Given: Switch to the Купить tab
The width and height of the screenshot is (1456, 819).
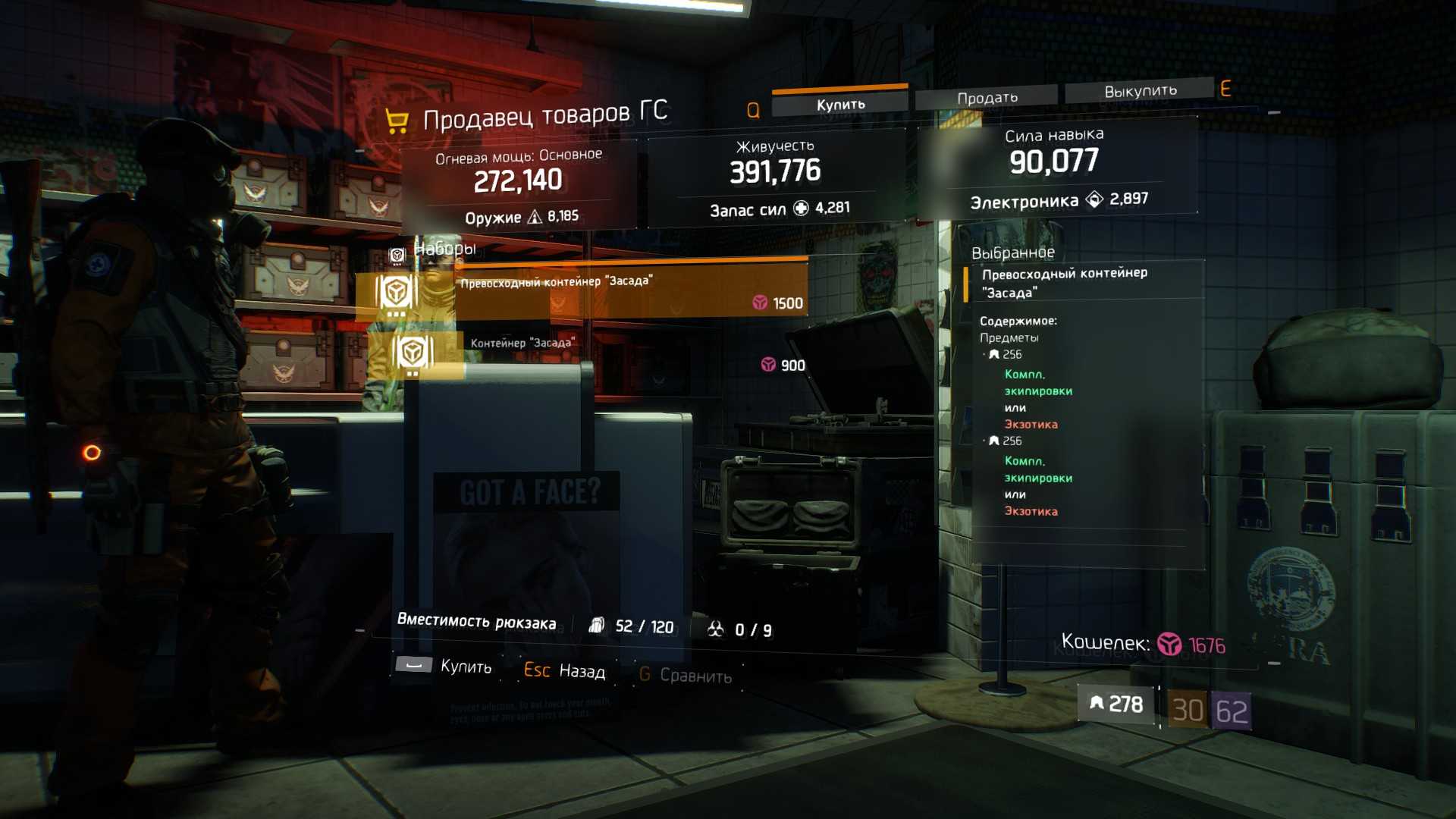Looking at the screenshot, I should tap(840, 105).
